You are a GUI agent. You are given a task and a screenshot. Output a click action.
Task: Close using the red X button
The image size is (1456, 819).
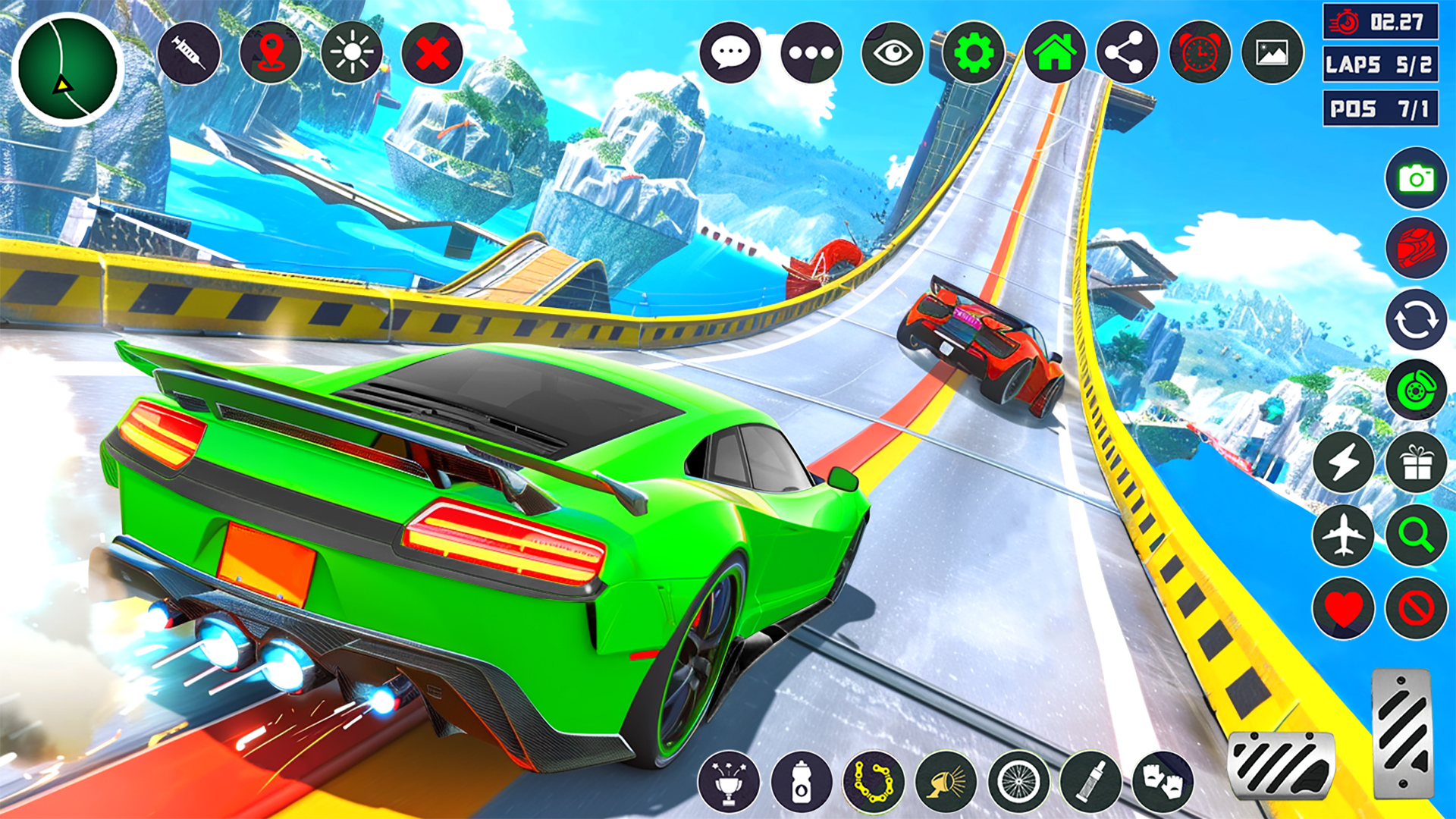pos(432,53)
